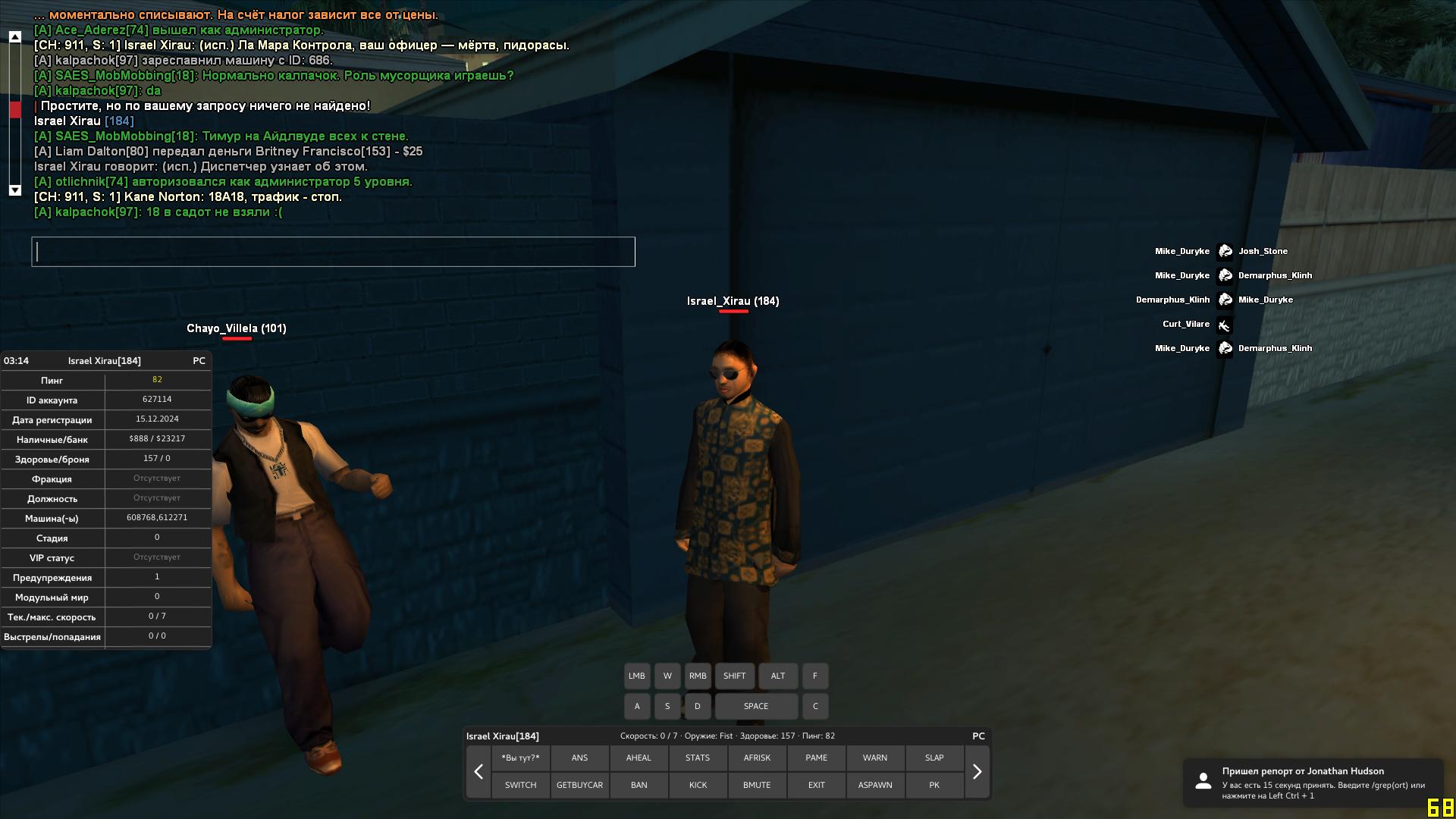This screenshot has height=819, width=1456.
Task: Go to the next admin panel page
Action: tap(977, 772)
